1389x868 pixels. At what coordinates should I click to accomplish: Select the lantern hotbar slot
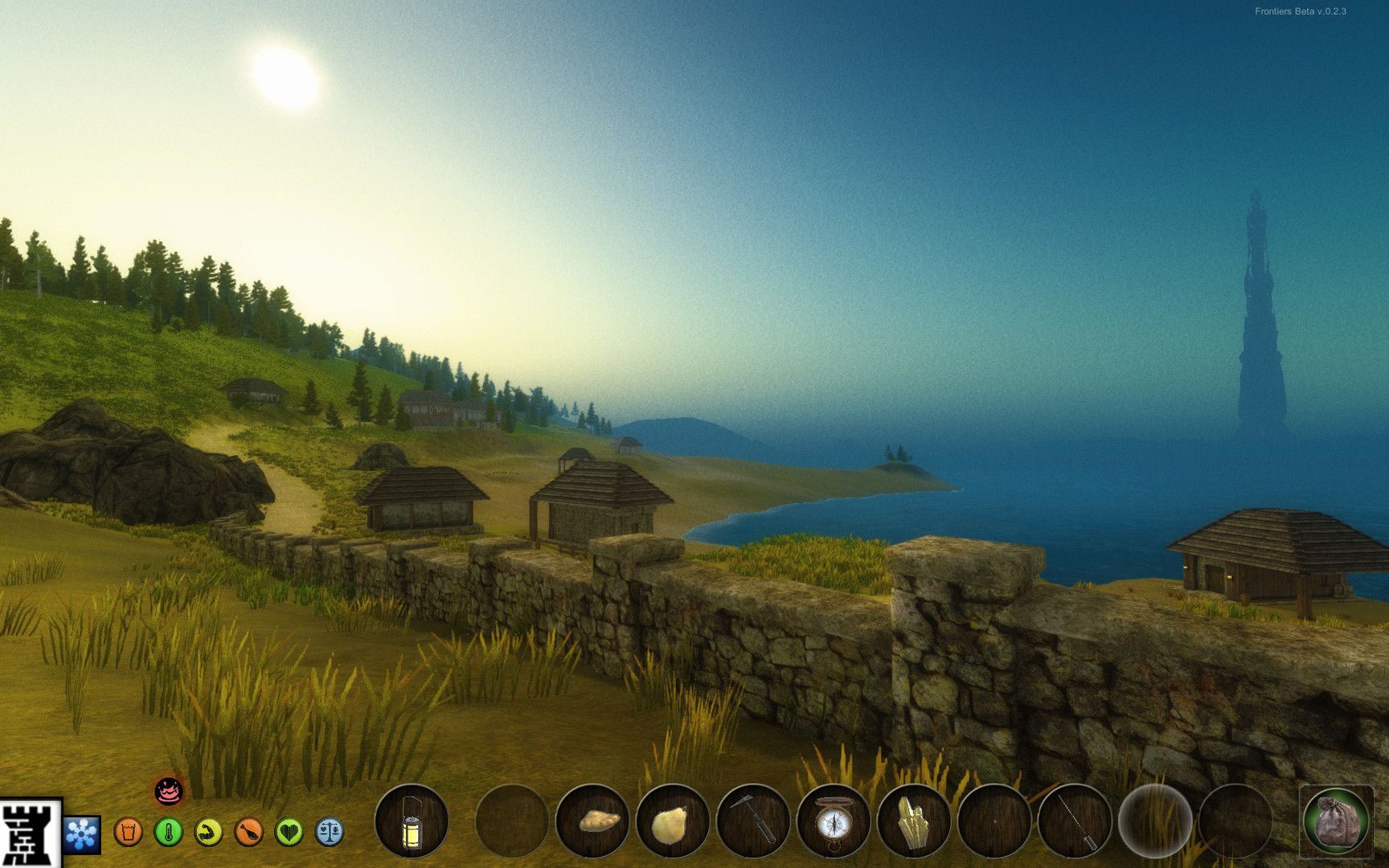(411, 821)
